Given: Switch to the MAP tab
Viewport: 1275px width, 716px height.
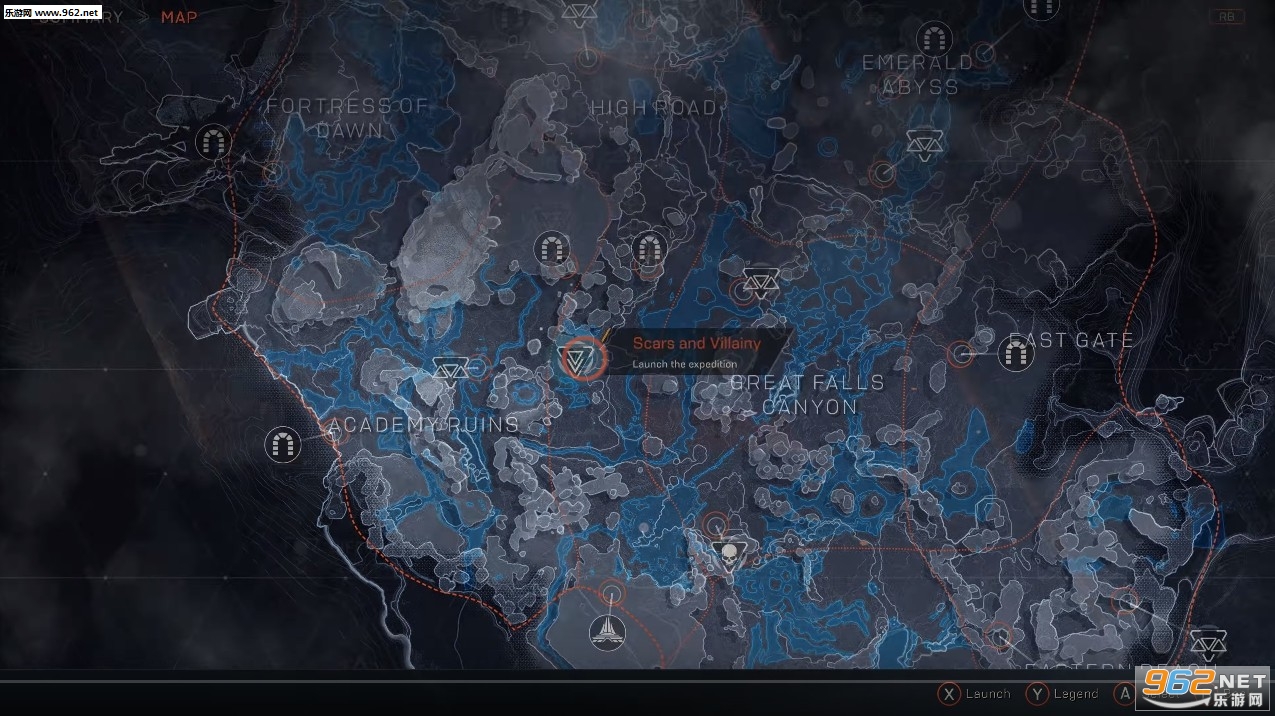Looking at the screenshot, I should (179, 17).
